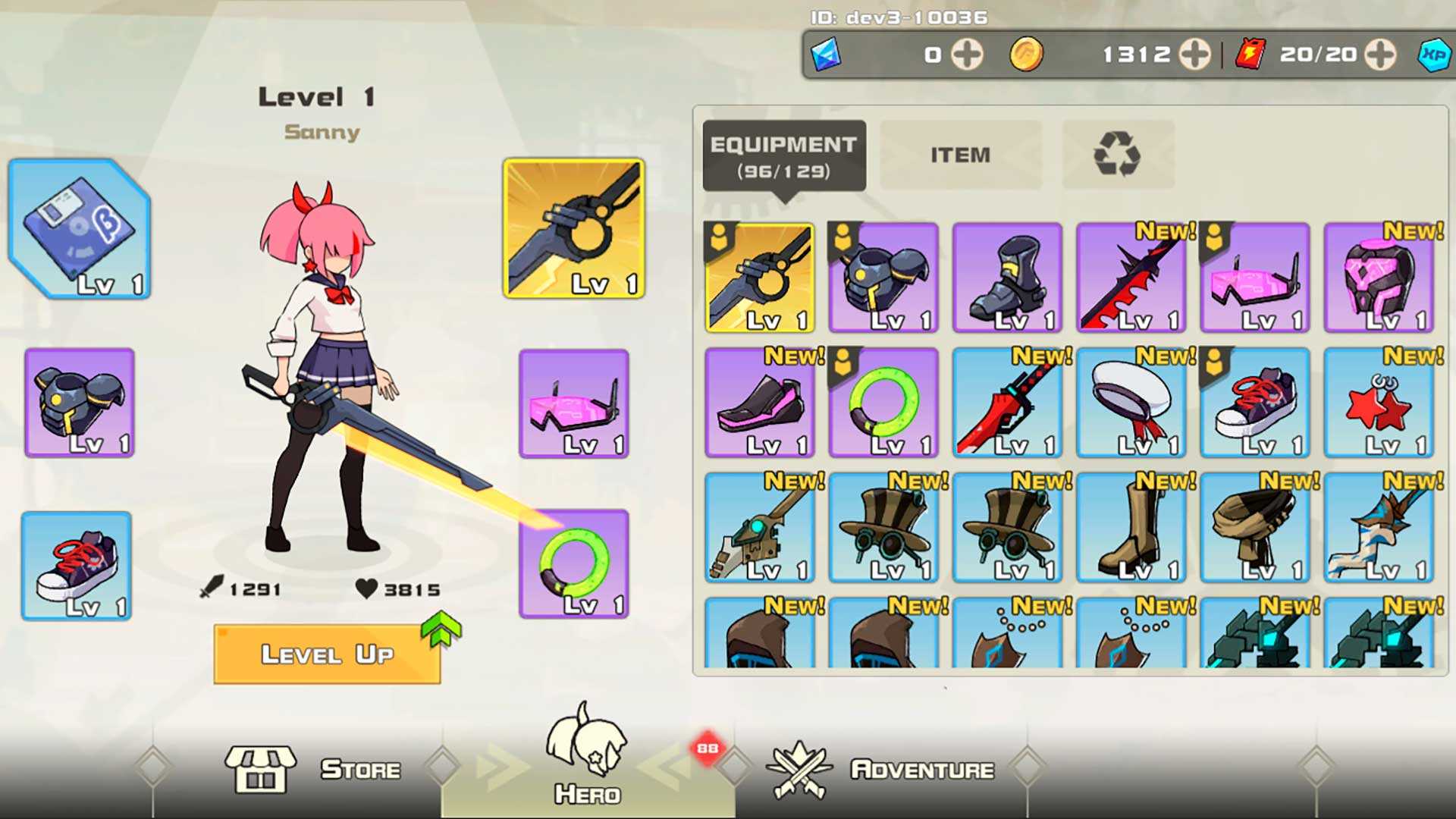Tap the blue XP hexagon icon
Screen dimensions: 1456x819
pos(1433,55)
